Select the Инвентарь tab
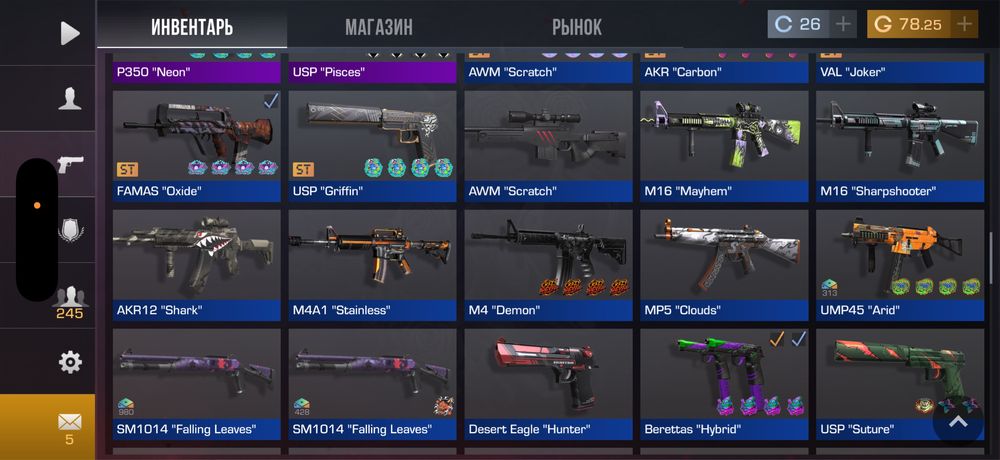 192,27
